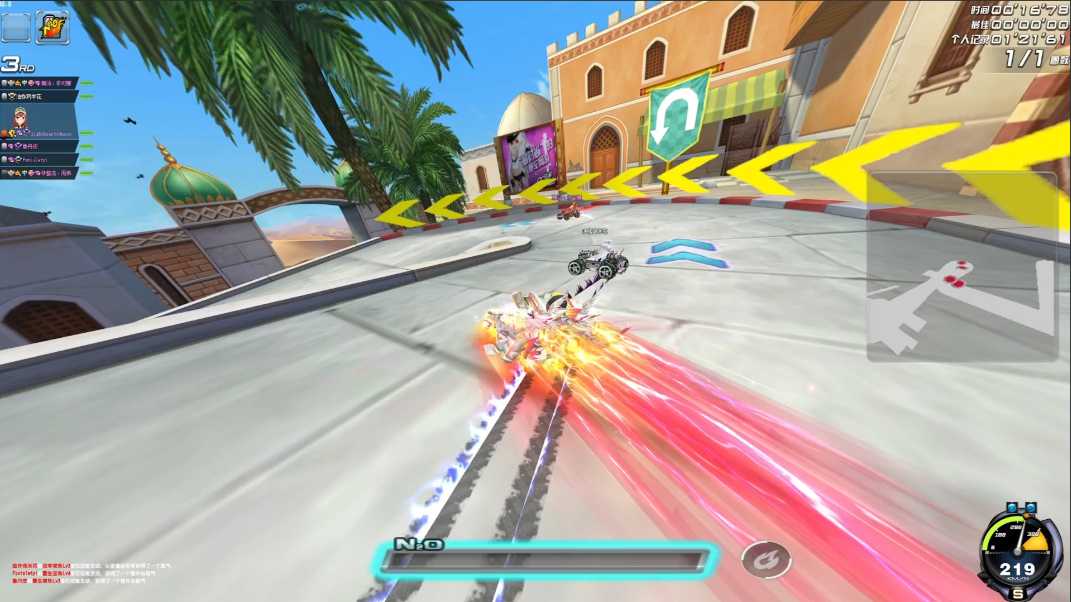Use the flame boost item slot

tap(52, 26)
